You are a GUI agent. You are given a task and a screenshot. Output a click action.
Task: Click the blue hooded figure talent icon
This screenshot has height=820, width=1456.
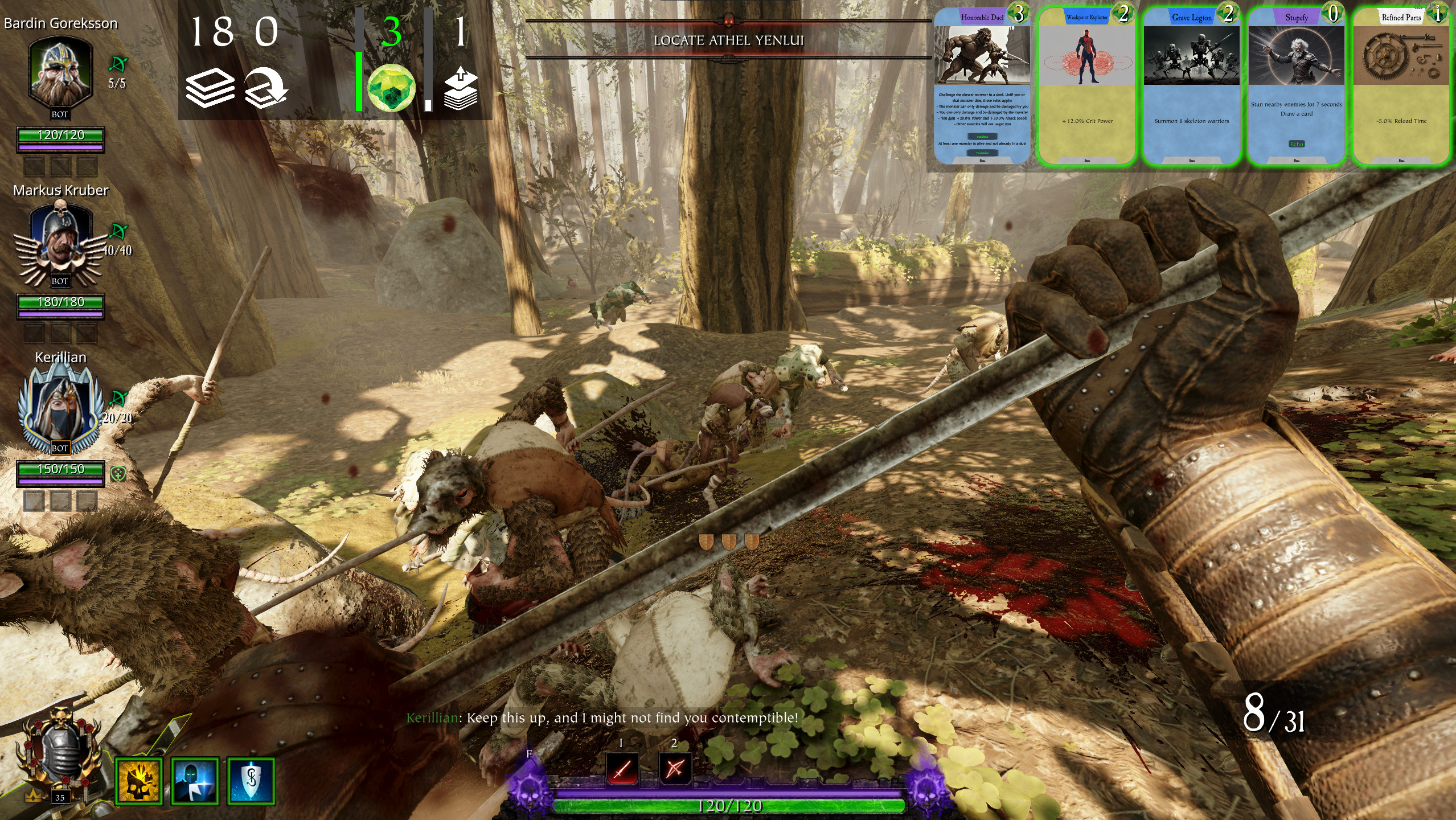pyautogui.click(x=195, y=781)
